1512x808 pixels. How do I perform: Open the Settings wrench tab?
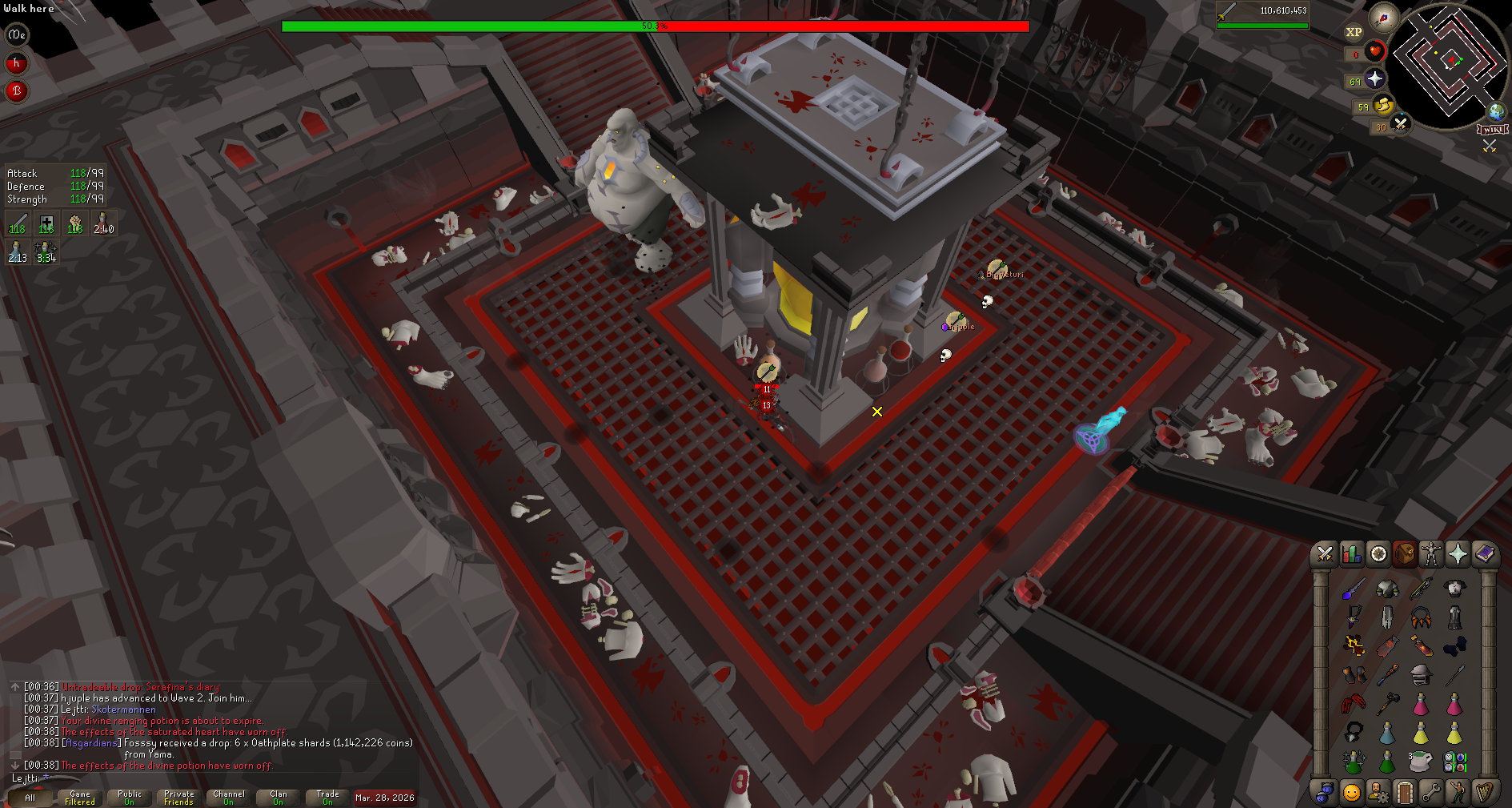tap(1431, 793)
